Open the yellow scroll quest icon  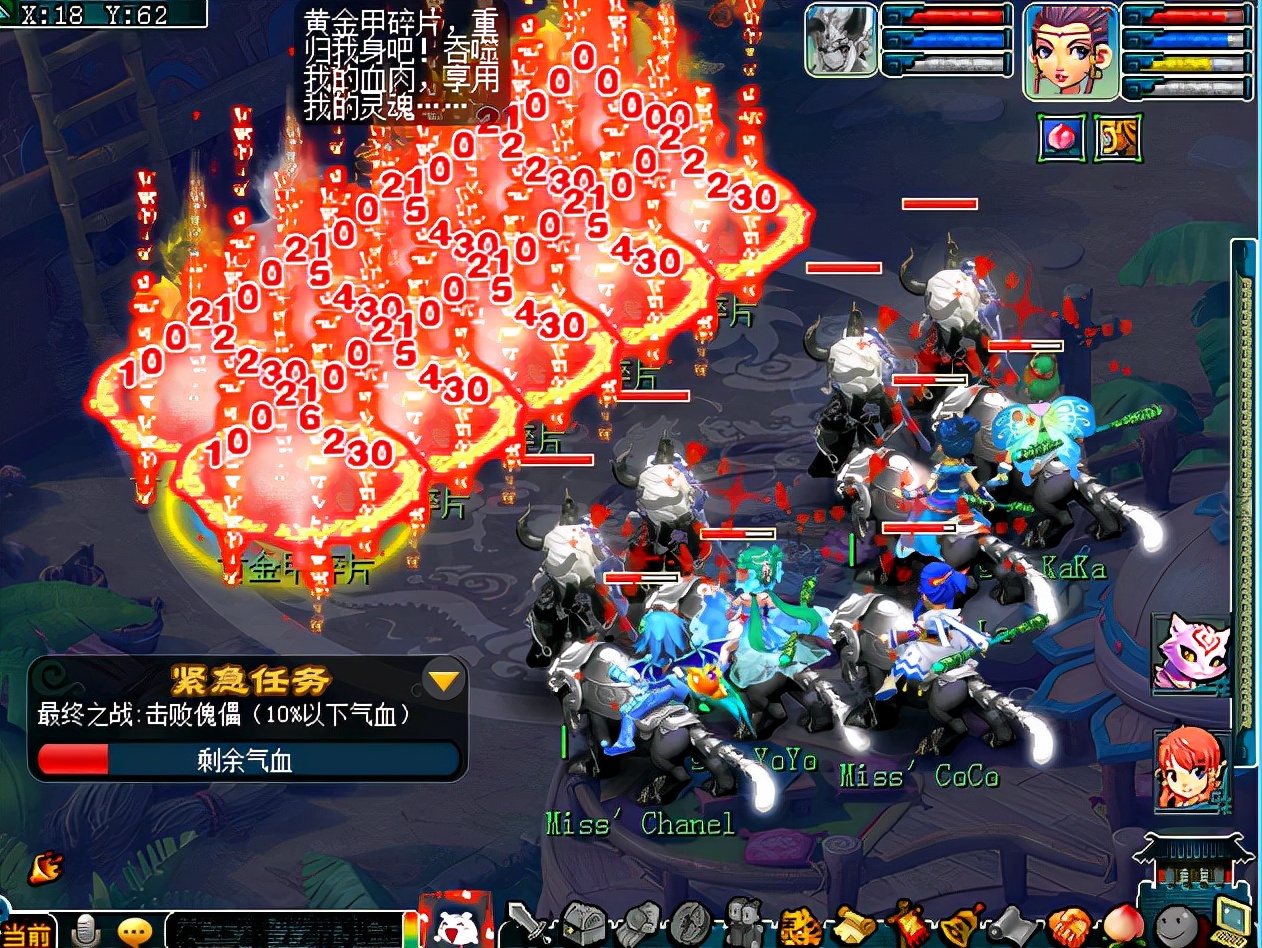click(x=855, y=922)
